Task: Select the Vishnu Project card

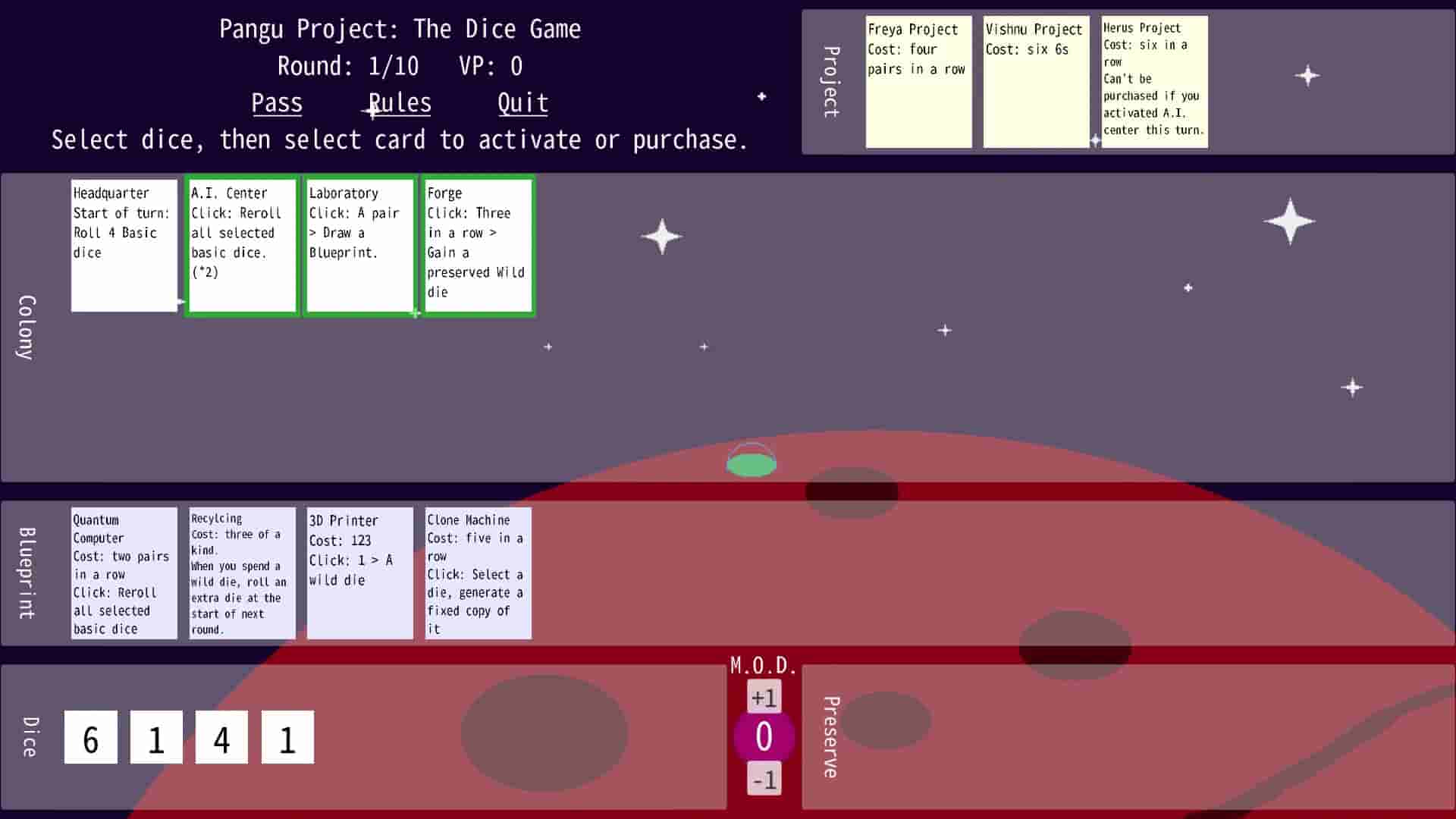Action: click(x=1036, y=81)
